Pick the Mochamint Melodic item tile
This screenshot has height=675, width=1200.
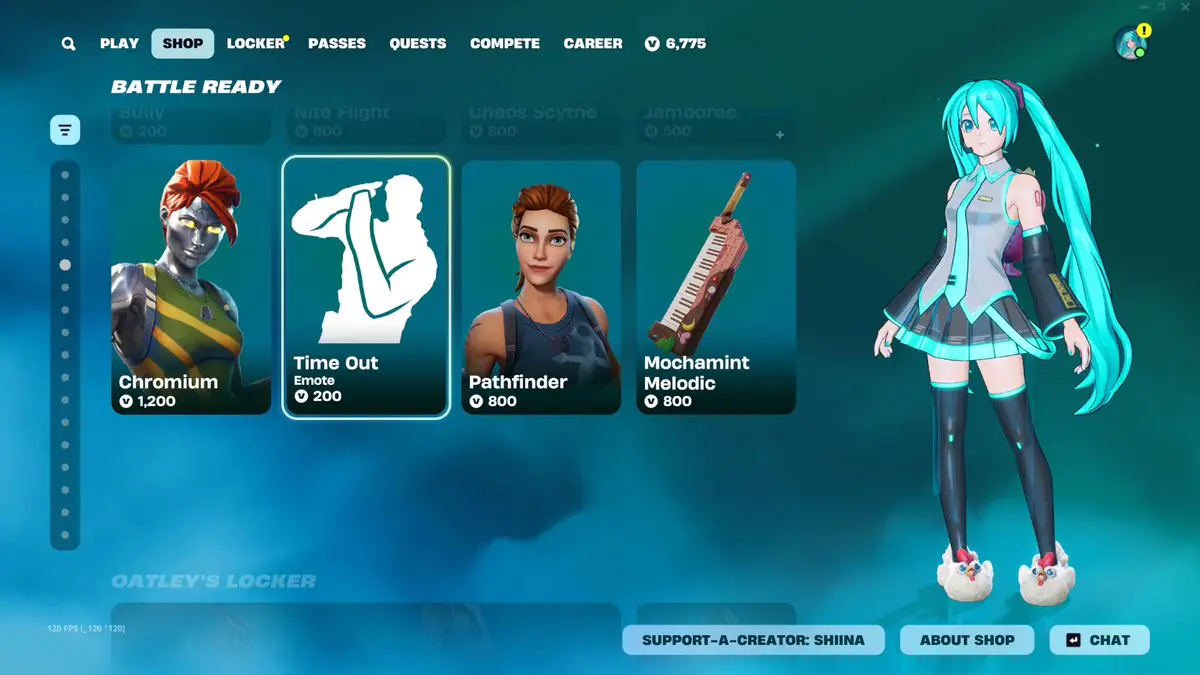pyautogui.click(x=716, y=287)
